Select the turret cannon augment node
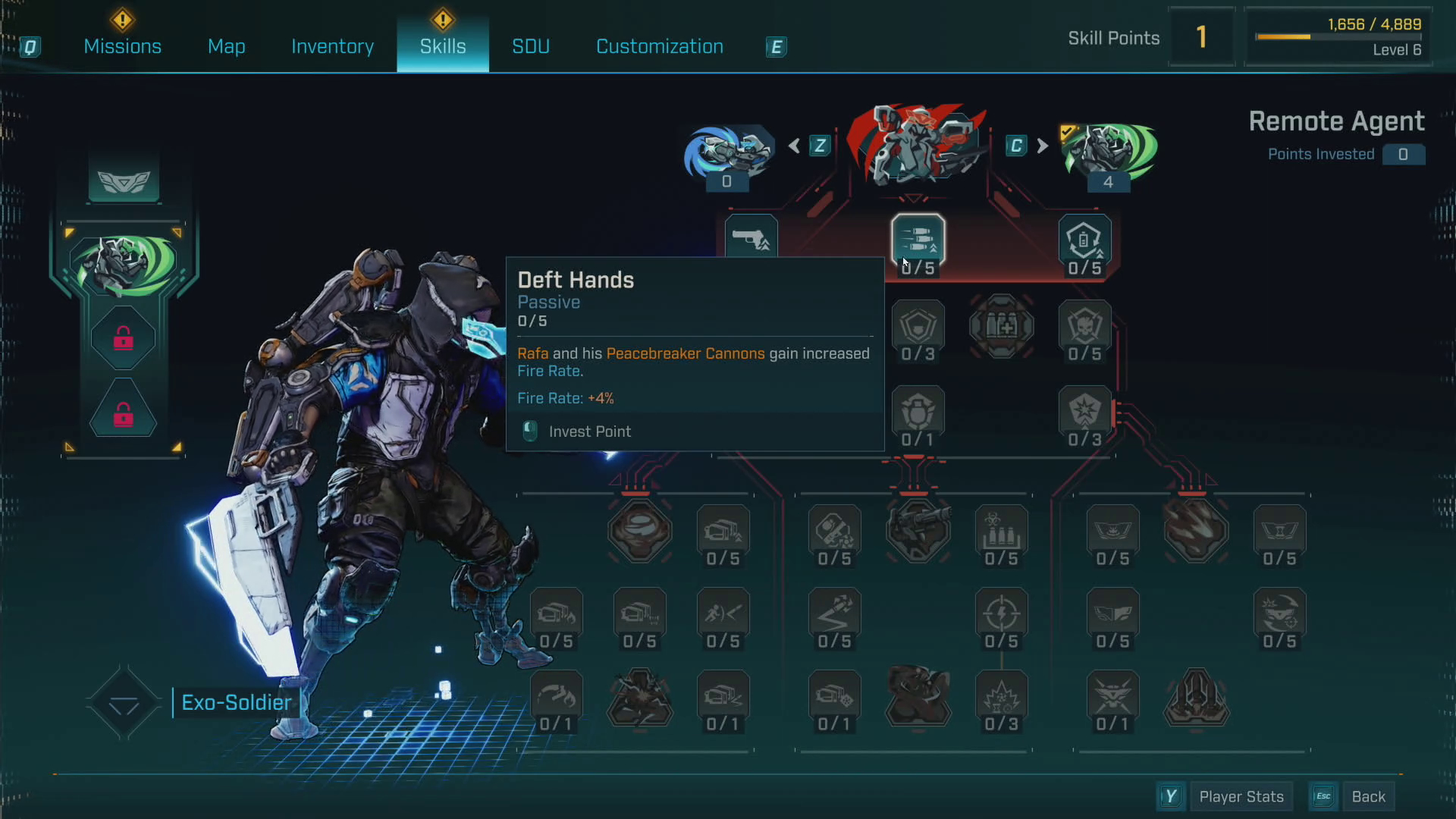Viewport: 1456px width, 819px height. tap(918, 529)
